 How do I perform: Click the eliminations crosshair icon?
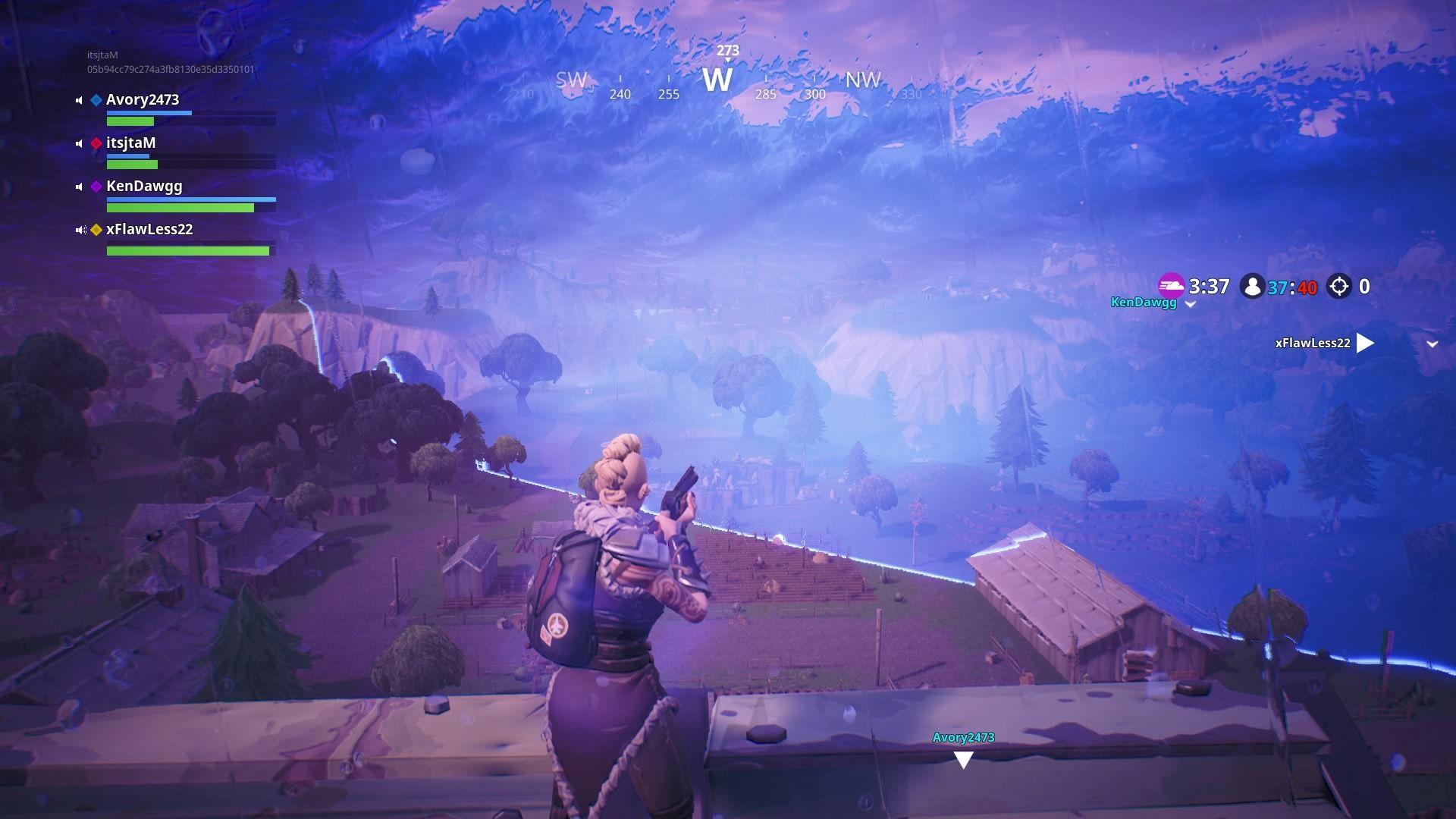click(x=1338, y=286)
